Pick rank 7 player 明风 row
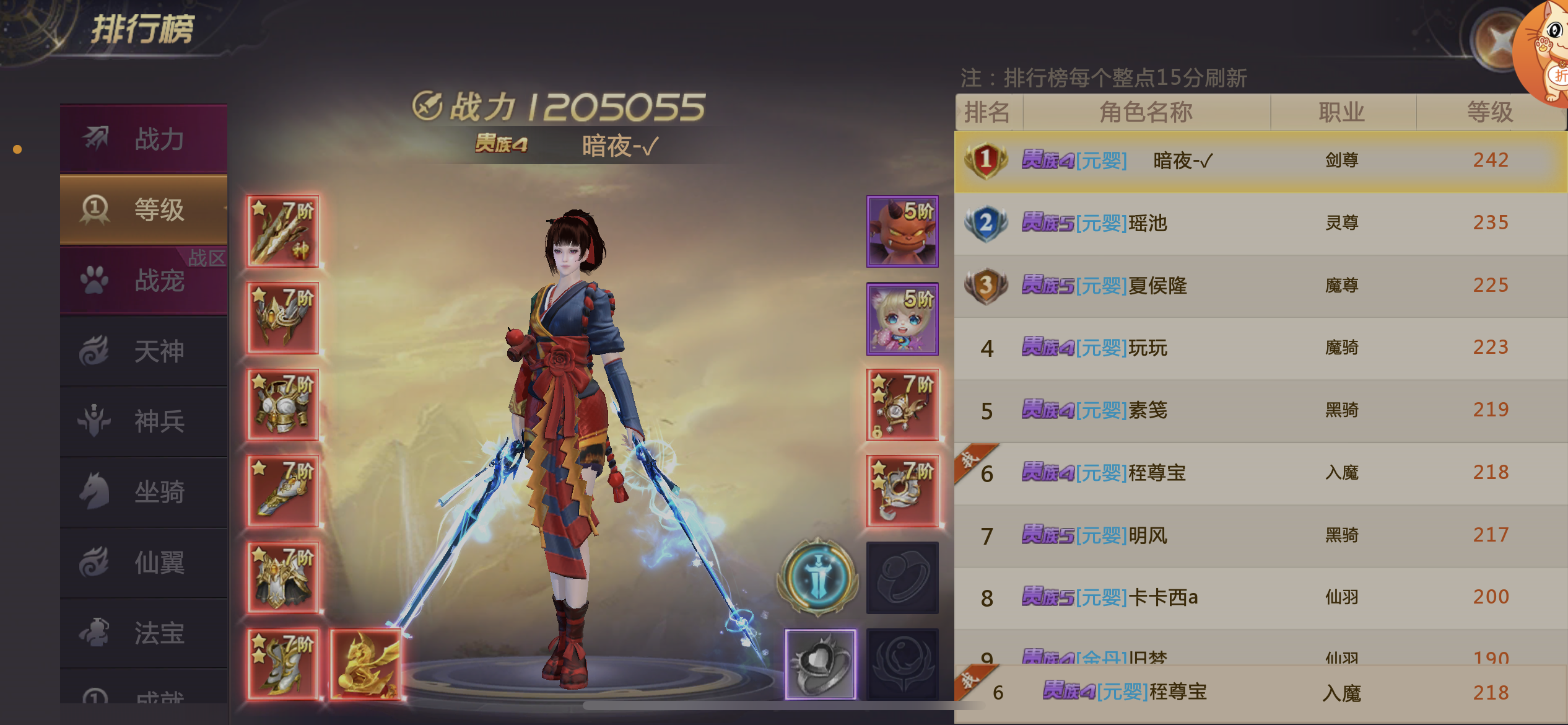1568x725 pixels. 1260,535
